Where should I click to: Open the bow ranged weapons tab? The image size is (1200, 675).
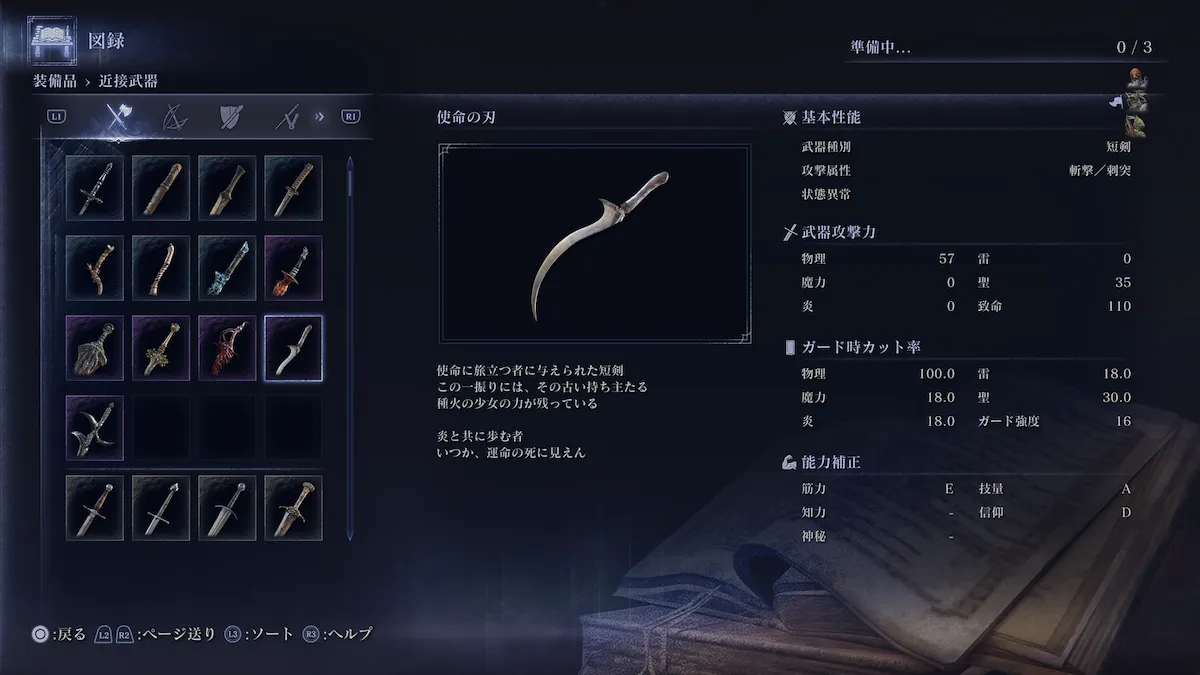pos(176,118)
